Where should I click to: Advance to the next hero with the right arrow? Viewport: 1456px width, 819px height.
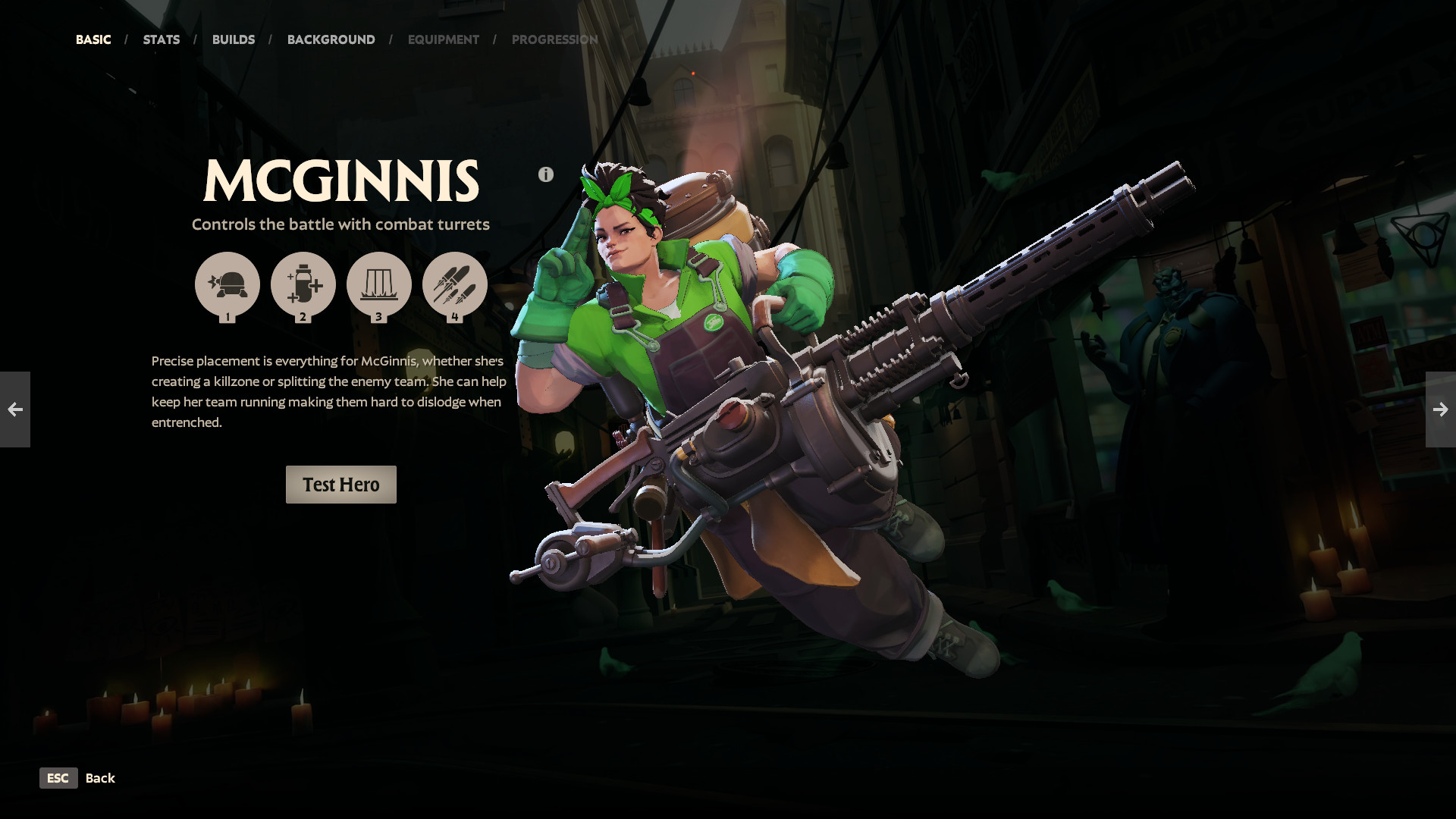[x=1441, y=409]
